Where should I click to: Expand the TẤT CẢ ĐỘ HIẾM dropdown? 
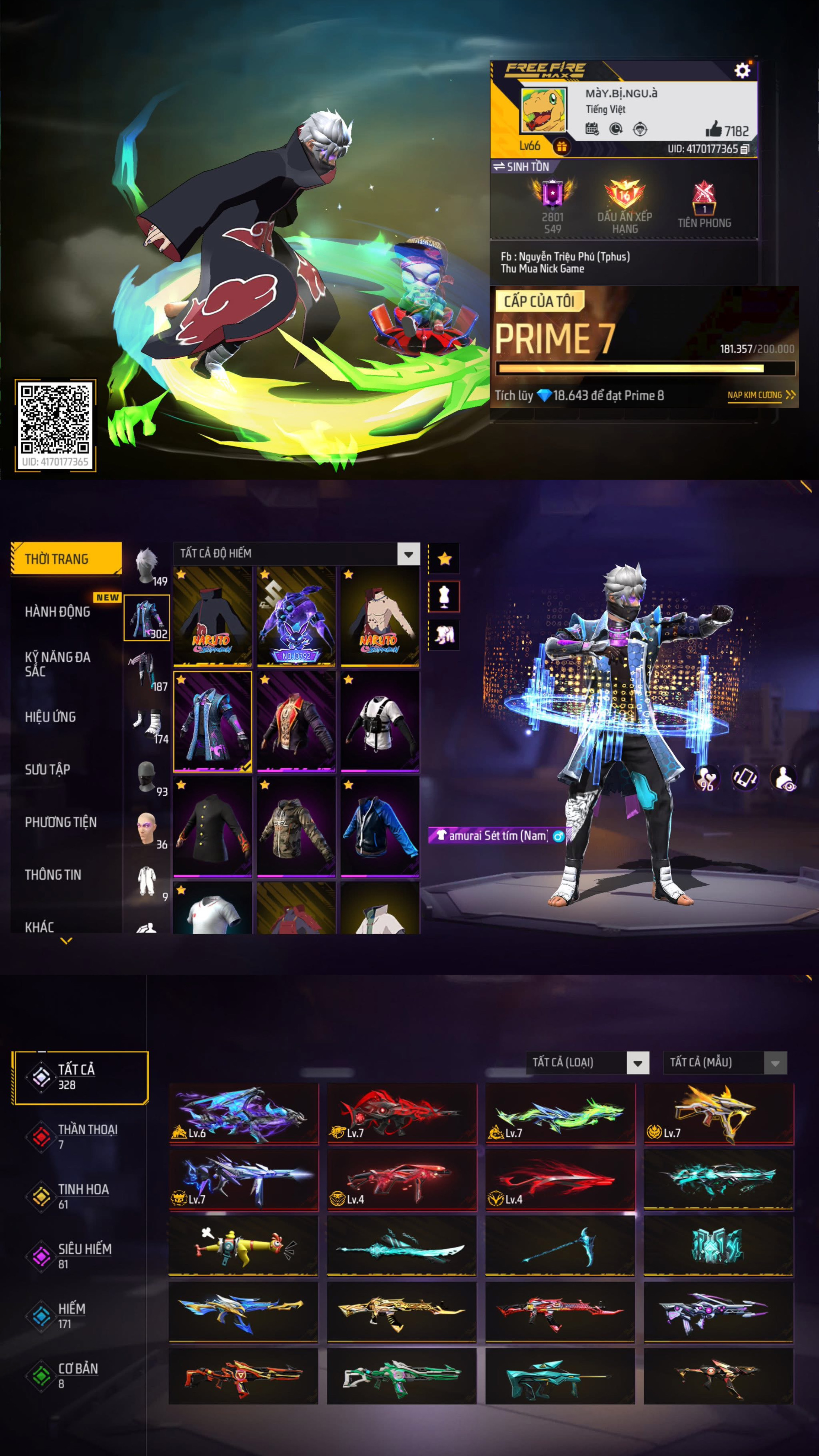pos(408,554)
